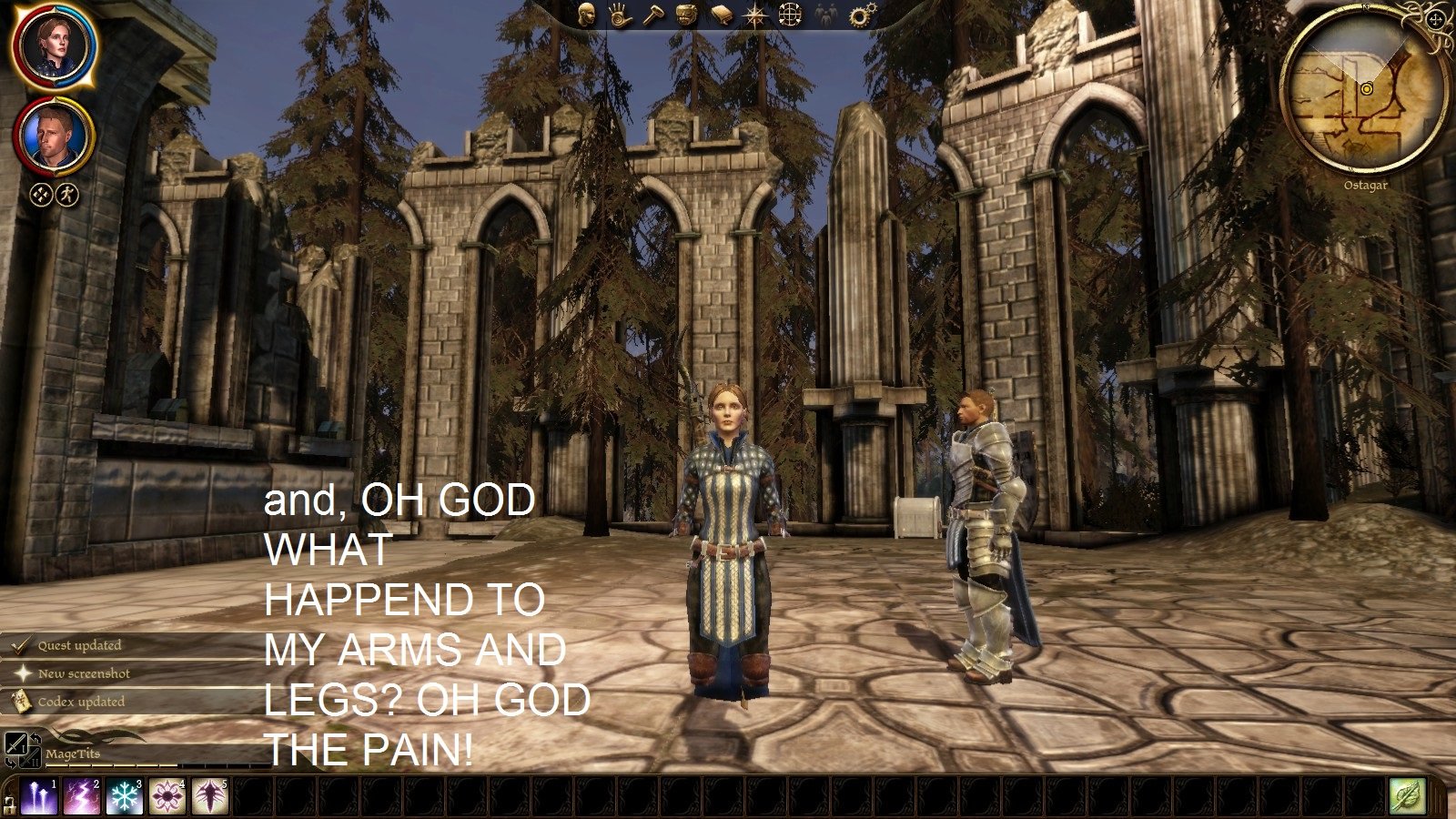
Task: Open the inventory helmet icon
Action: (x=686, y=15)
